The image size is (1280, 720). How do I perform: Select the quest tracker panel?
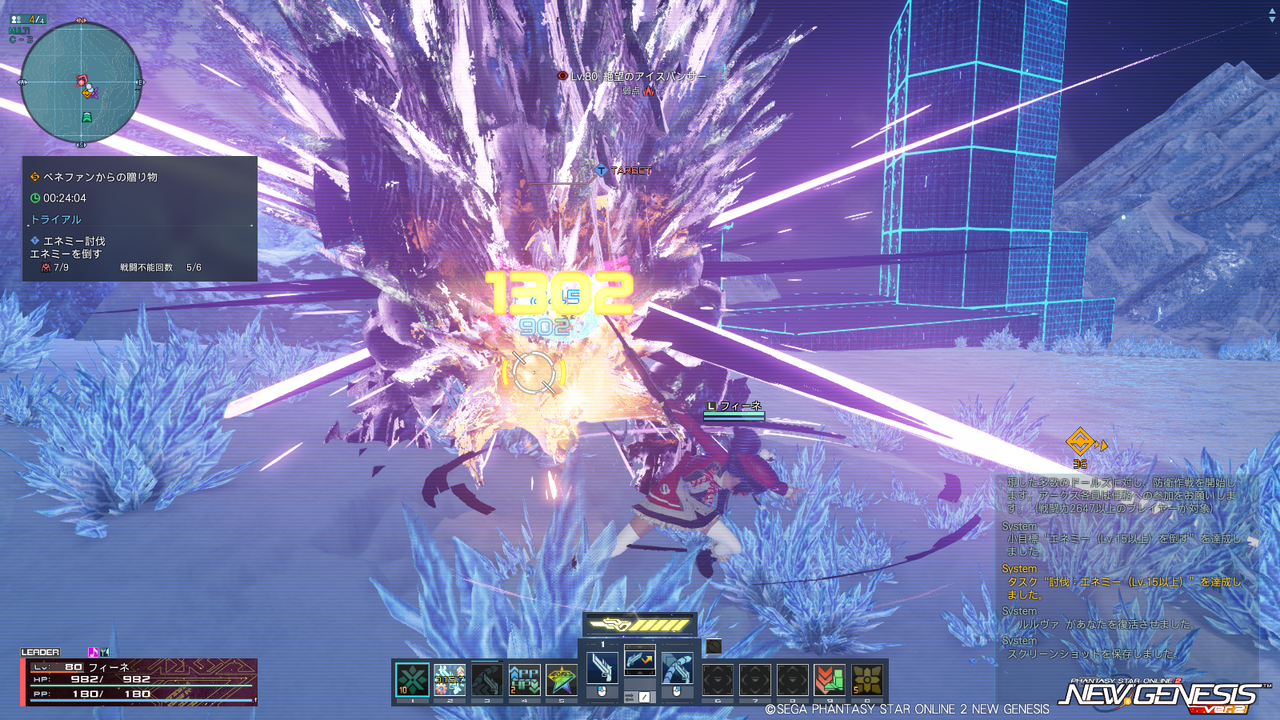140,218
